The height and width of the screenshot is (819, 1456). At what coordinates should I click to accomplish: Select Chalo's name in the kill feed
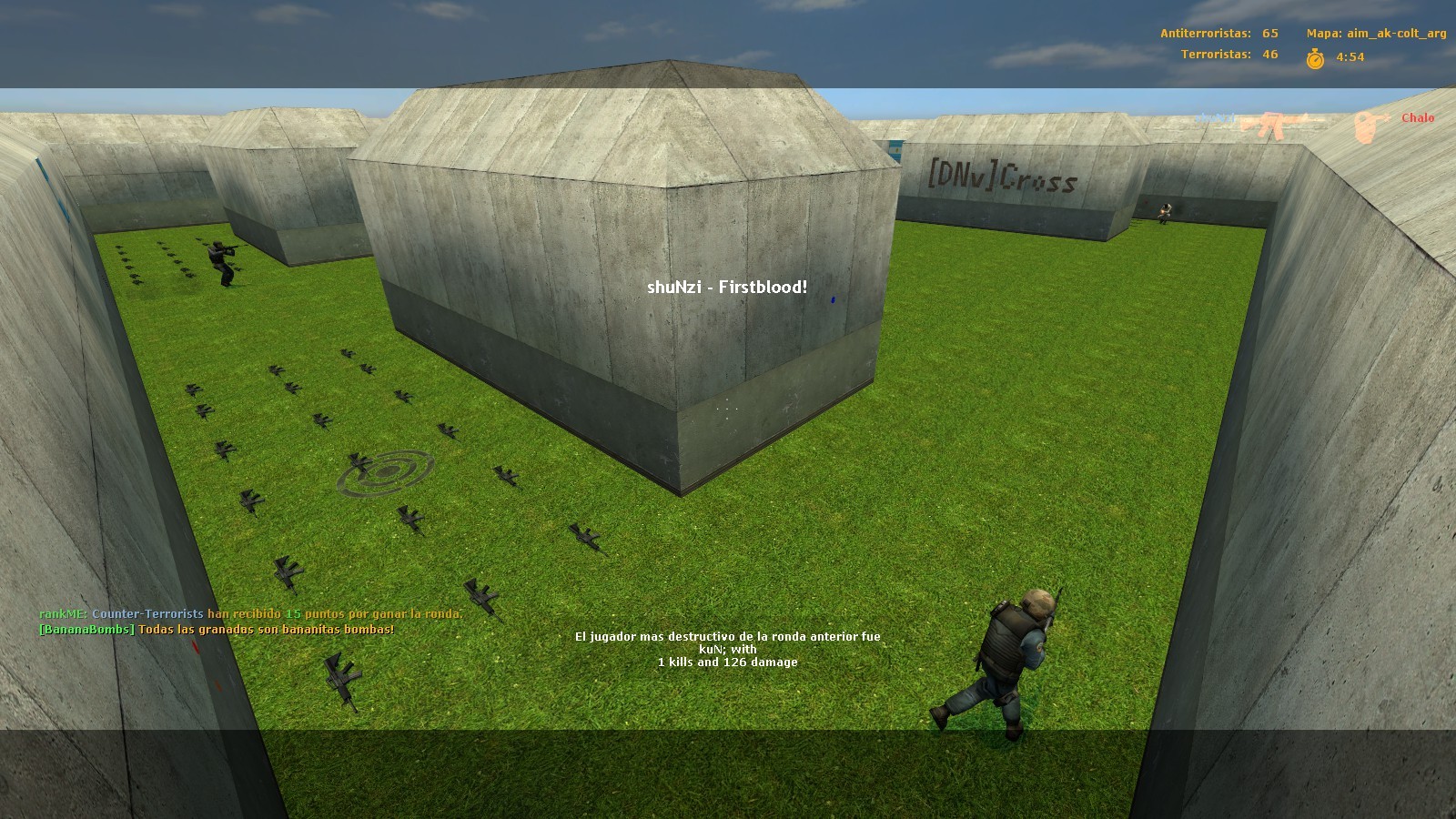(x=1420, y=118)
